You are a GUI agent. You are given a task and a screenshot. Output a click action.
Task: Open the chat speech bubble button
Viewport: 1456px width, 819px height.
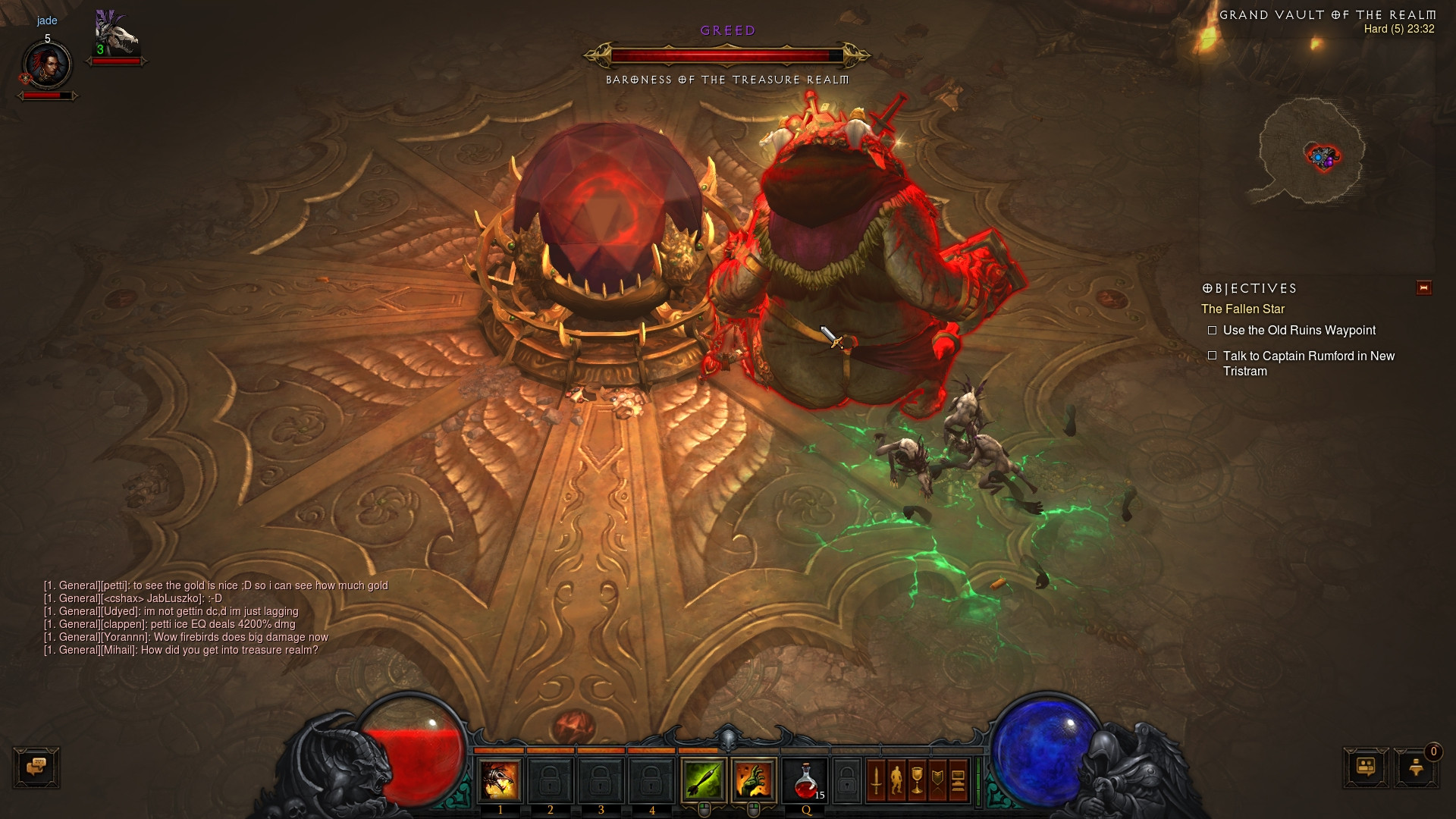pos(36,767)
